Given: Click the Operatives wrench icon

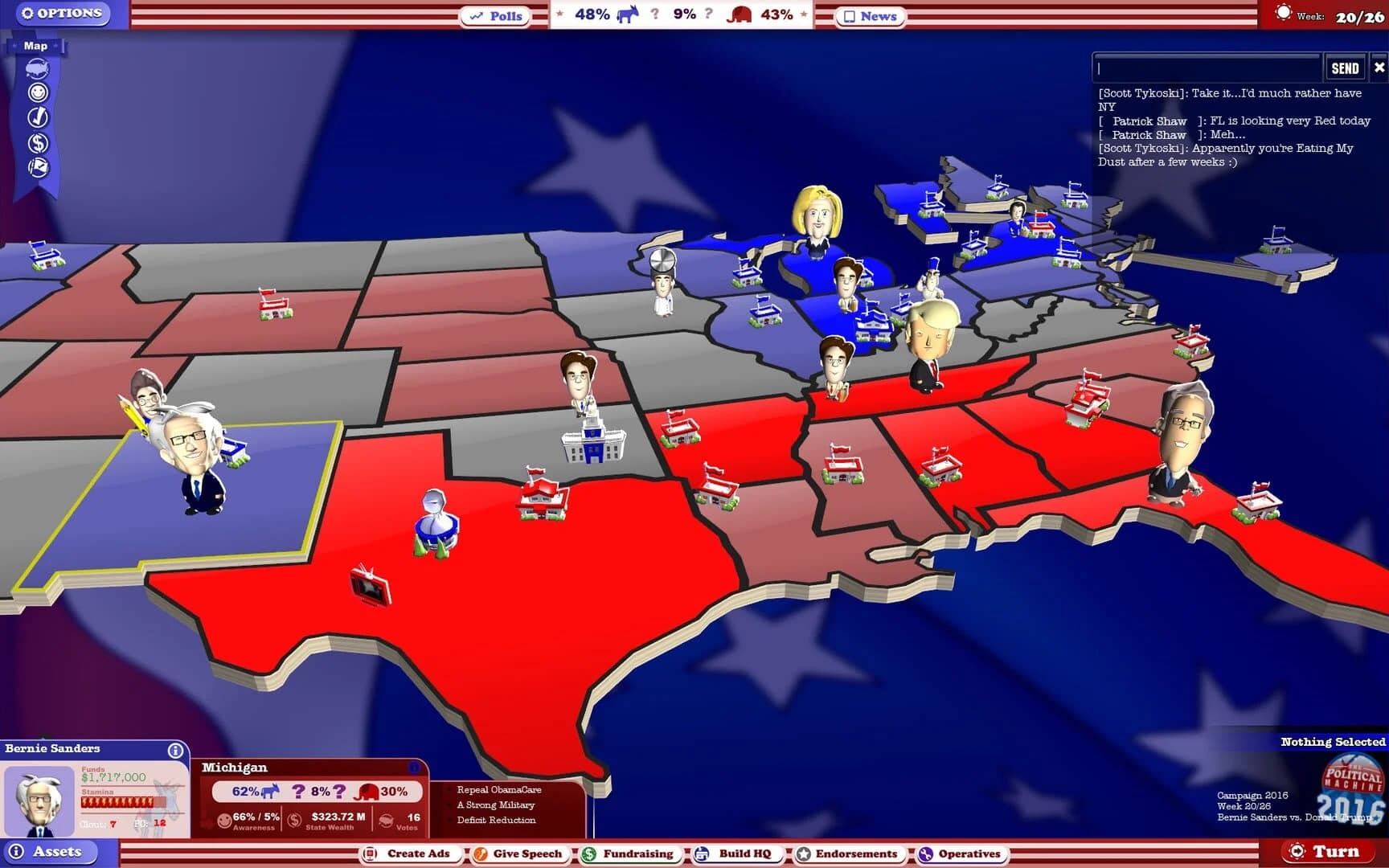Looking at the screenshot, I should pos(927,854).
